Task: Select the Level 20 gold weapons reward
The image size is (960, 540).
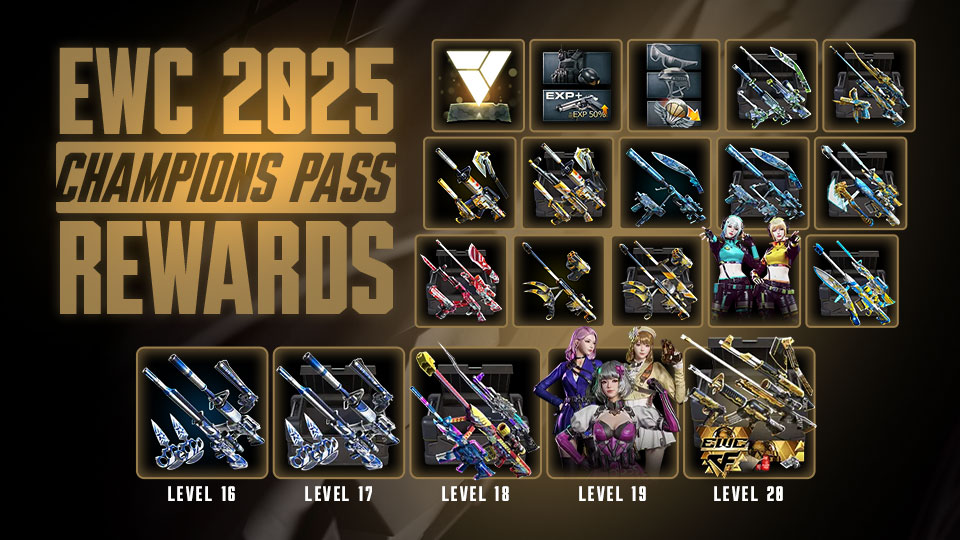Action: 748,412
